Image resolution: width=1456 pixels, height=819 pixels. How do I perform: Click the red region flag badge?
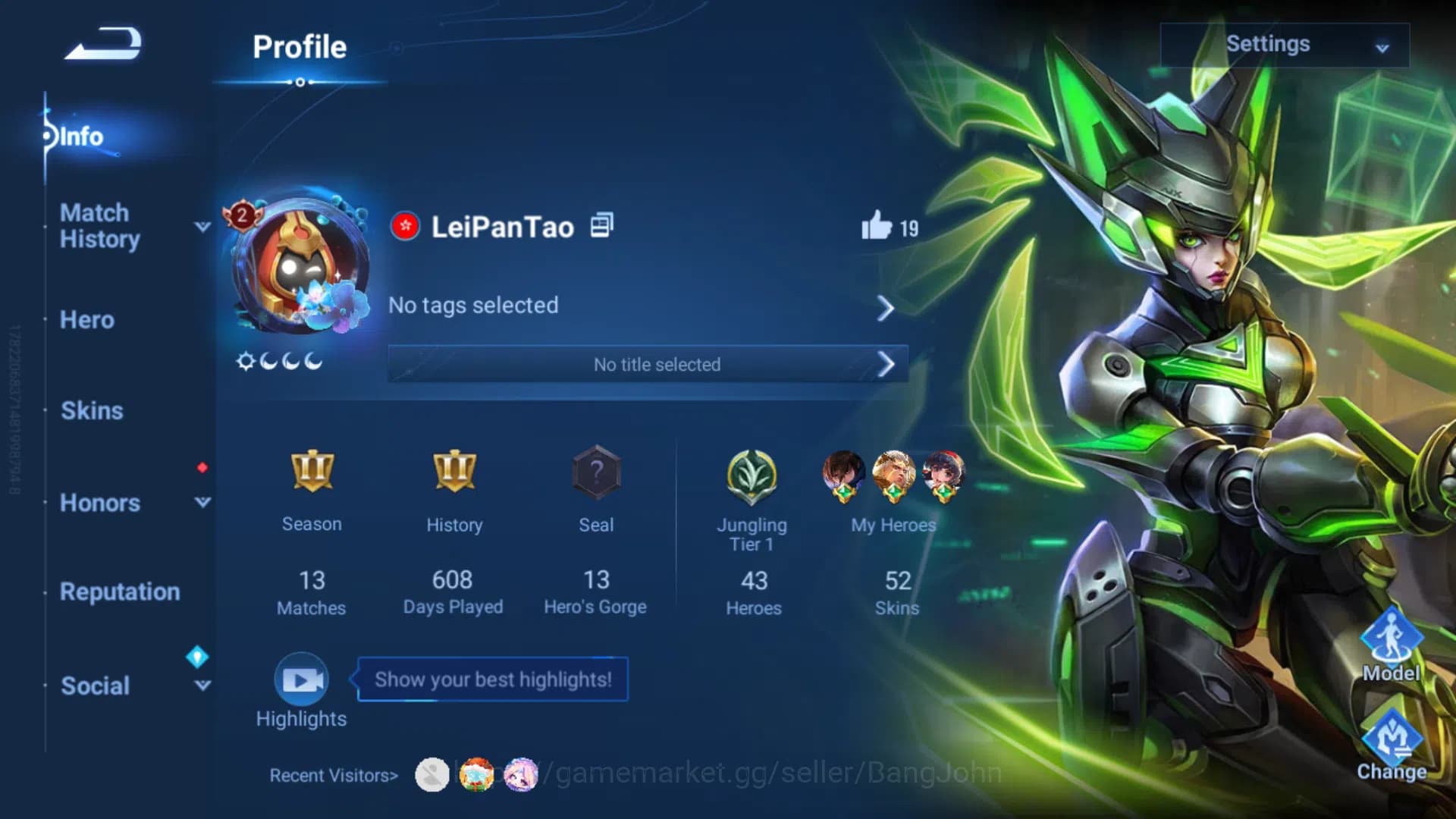pyautogui.click(x=405, y=225)
